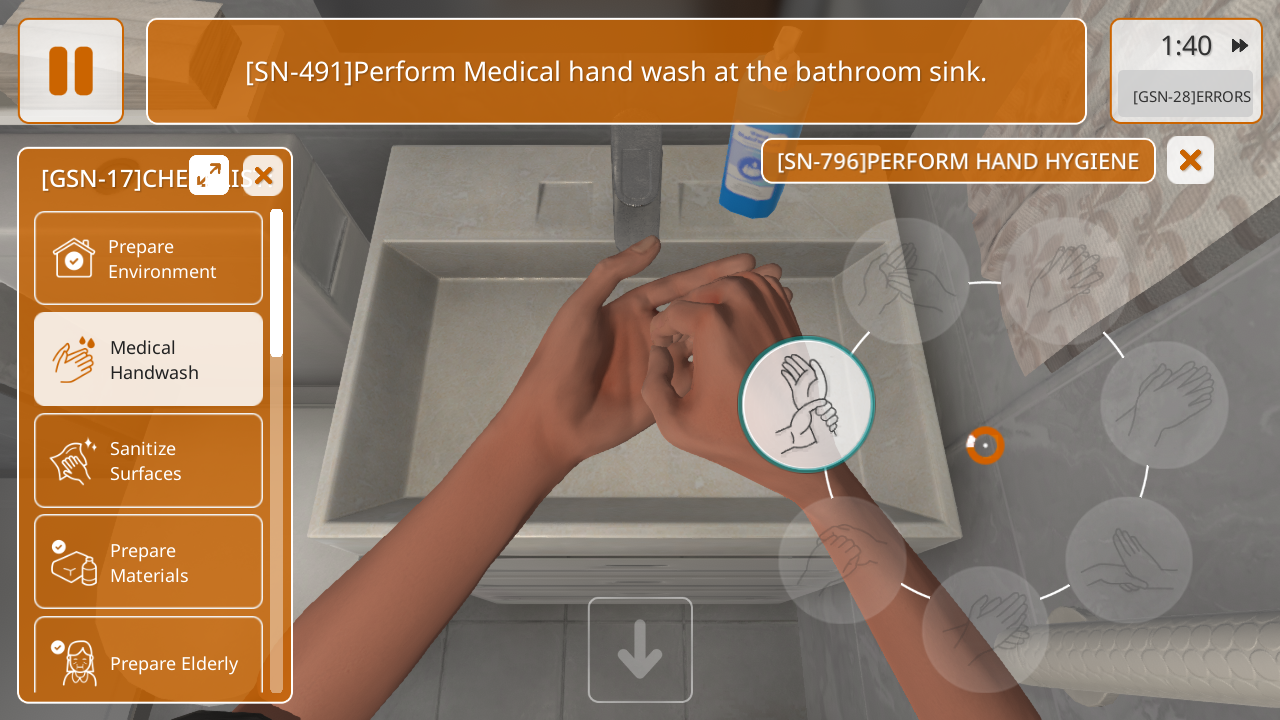Open the ERRORS panel
The height and width of the screenshot is (720, 1280).
pos(1190,96)
